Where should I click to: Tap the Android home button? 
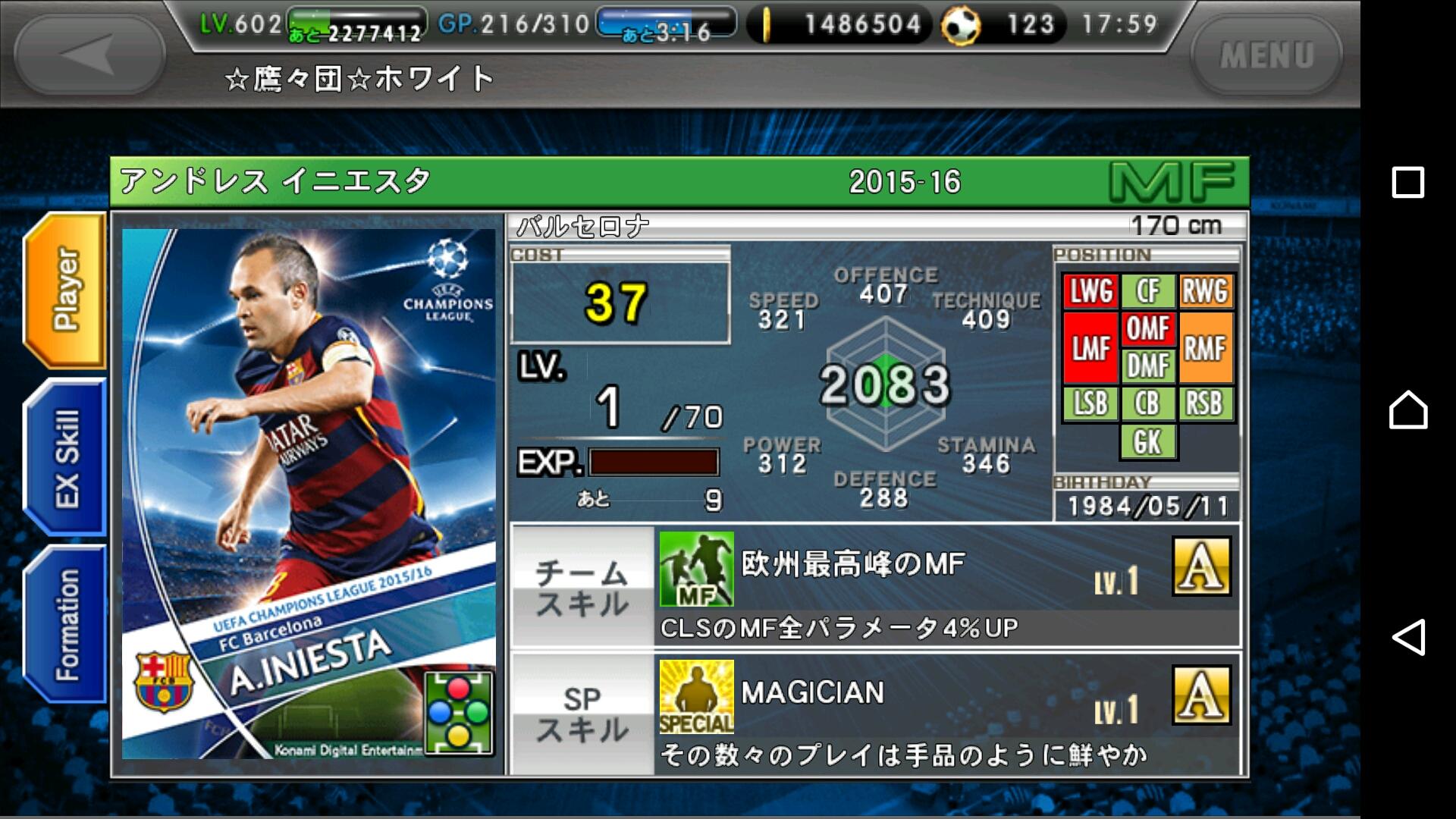coord(1407,410)
